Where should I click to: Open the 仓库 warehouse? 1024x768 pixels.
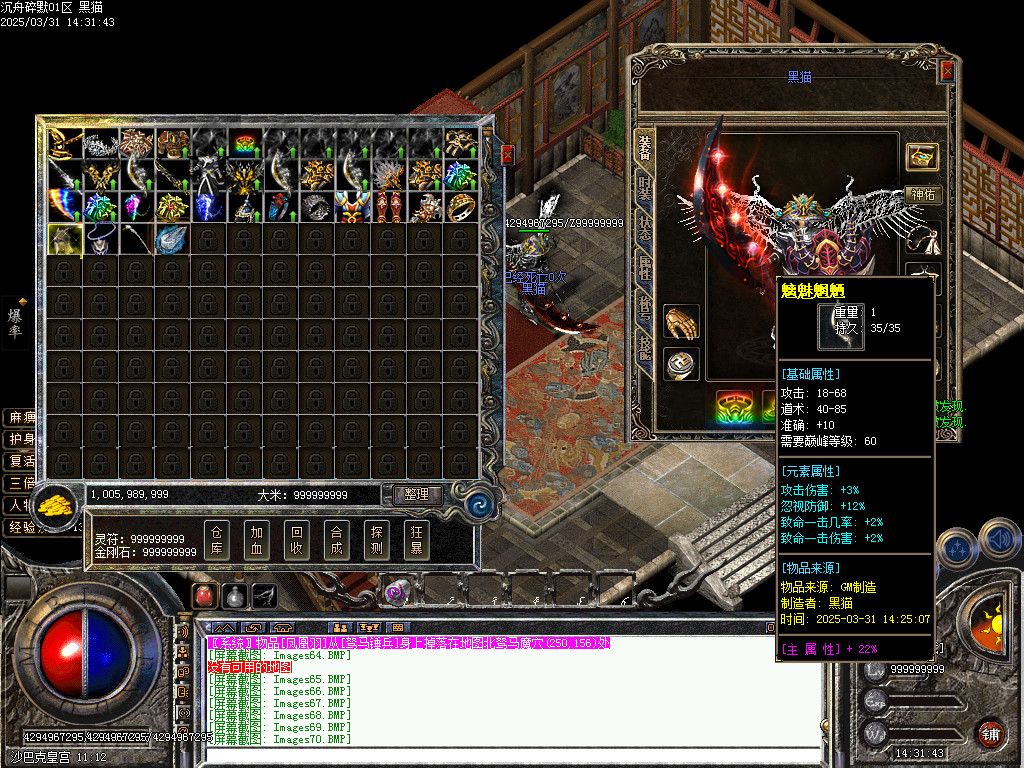point(217,540)
